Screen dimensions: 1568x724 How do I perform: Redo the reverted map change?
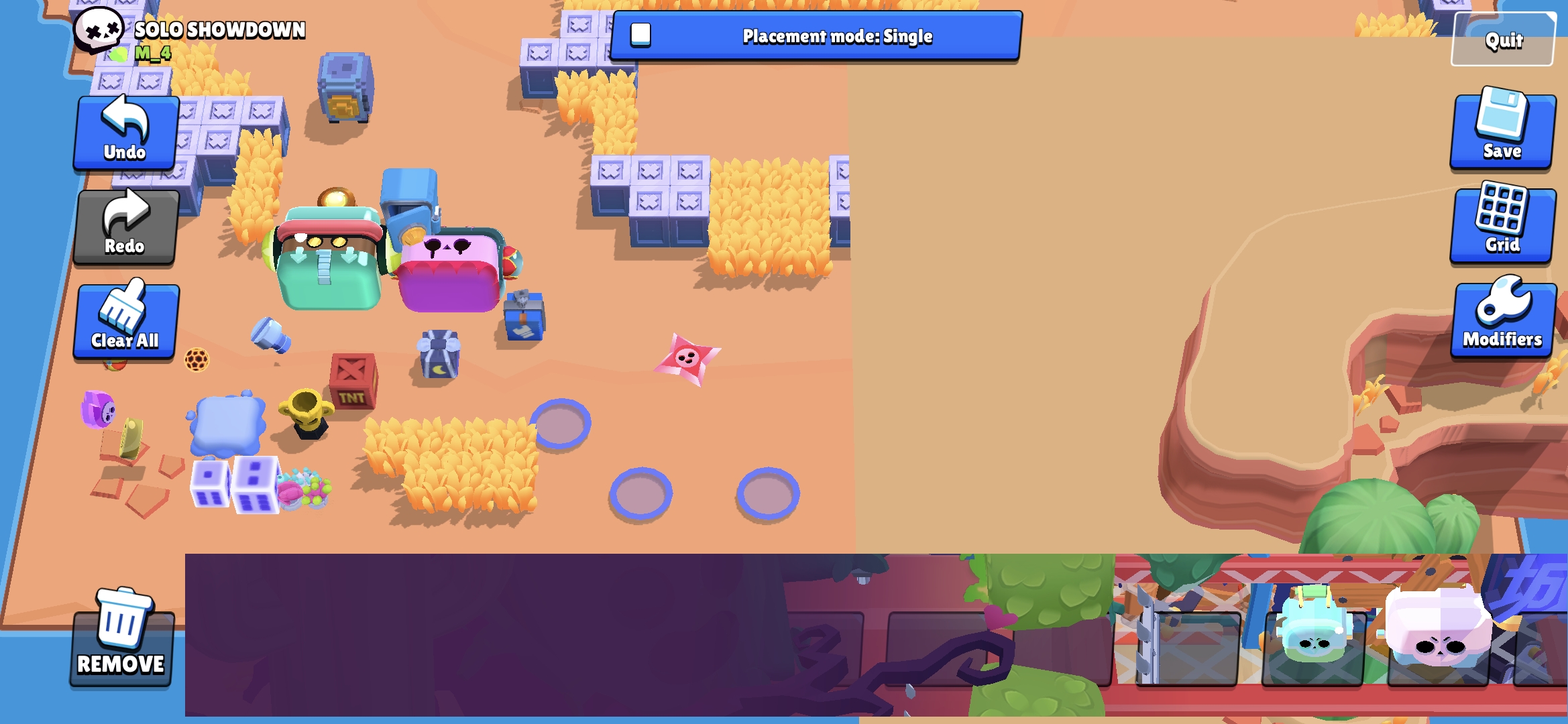[x=125, y=227]
